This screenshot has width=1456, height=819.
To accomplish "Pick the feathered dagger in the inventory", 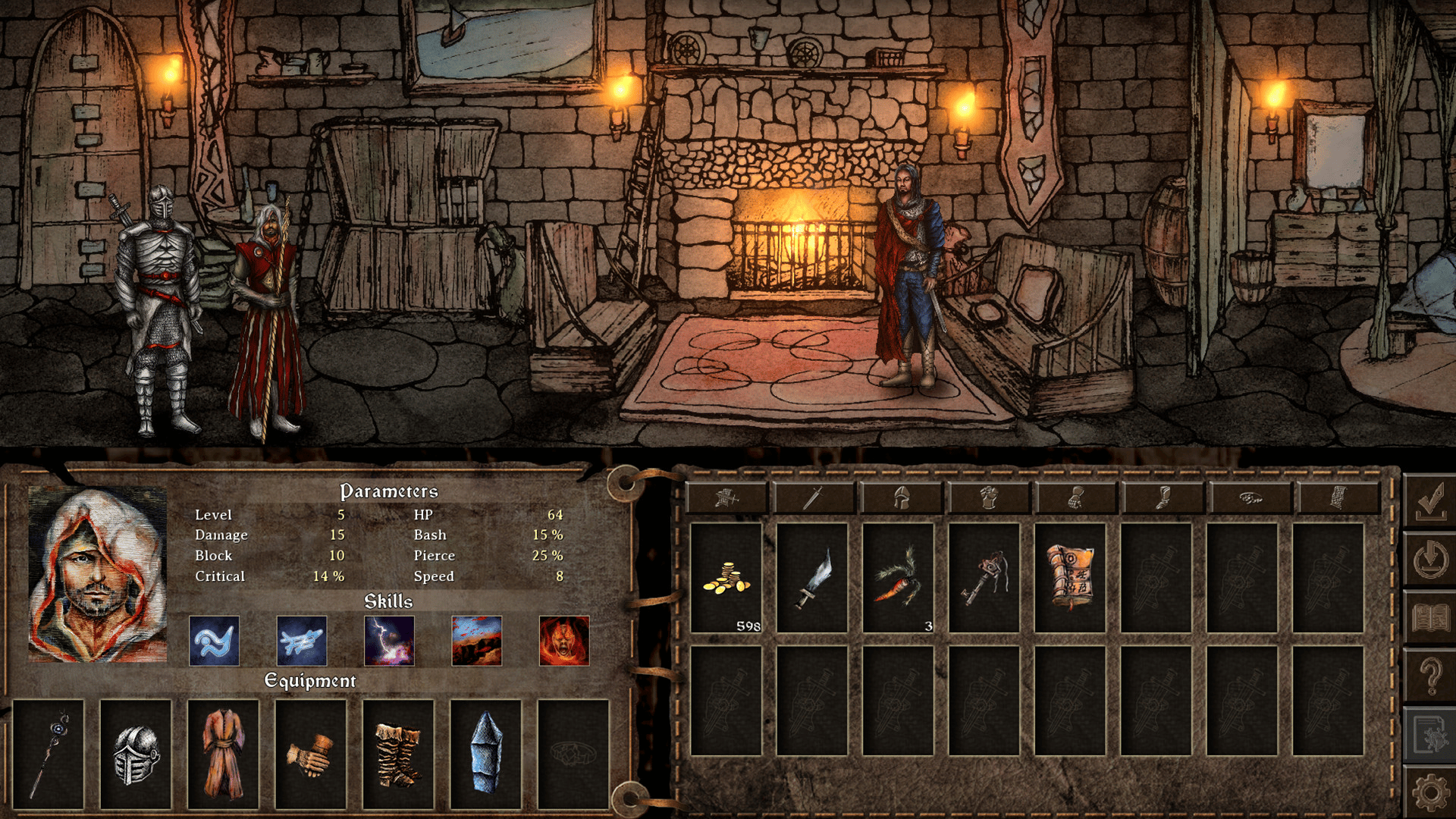I will coord(812,578).
